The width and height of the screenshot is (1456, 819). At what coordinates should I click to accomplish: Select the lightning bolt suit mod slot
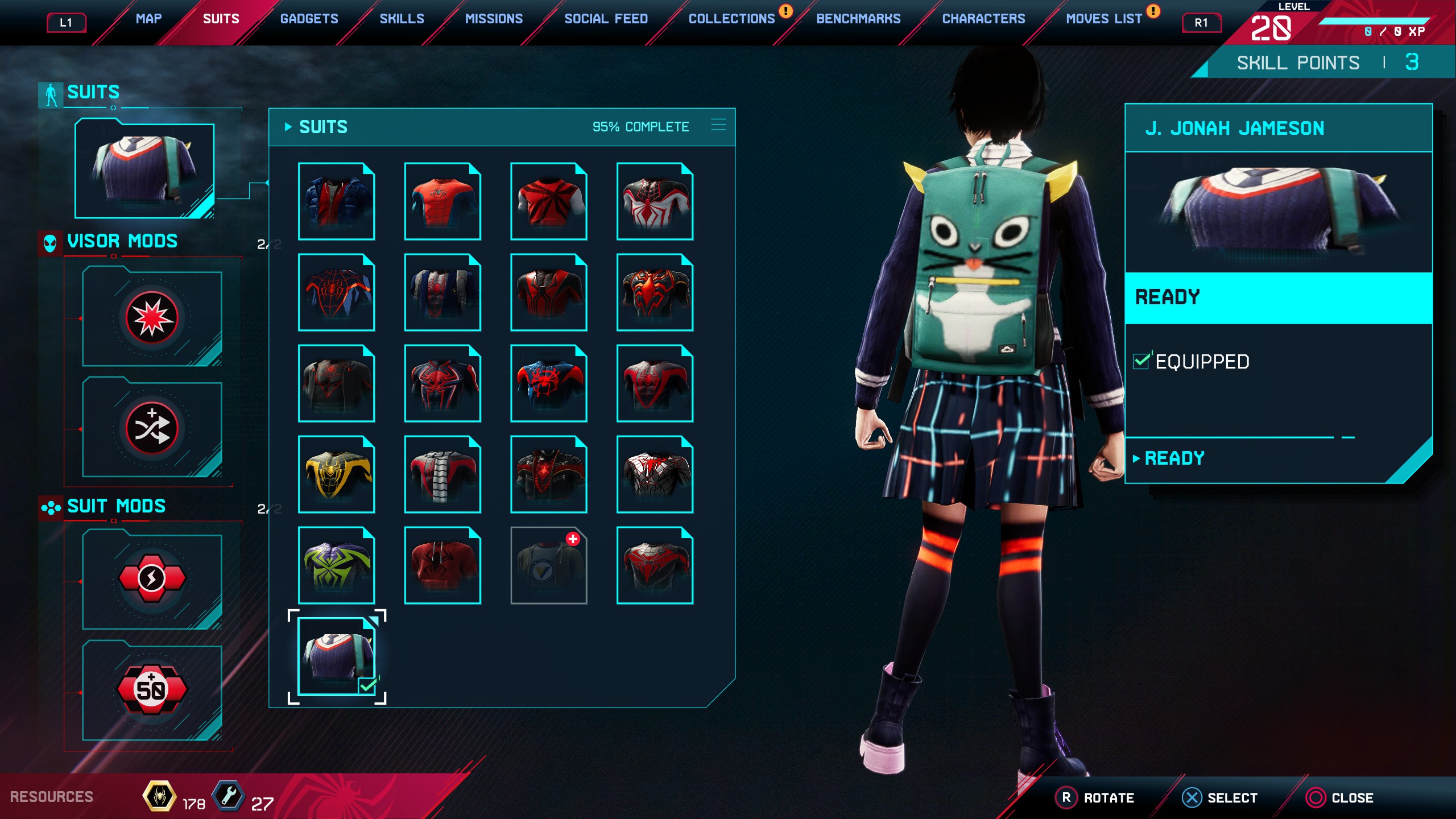click(x=152, y=579)
